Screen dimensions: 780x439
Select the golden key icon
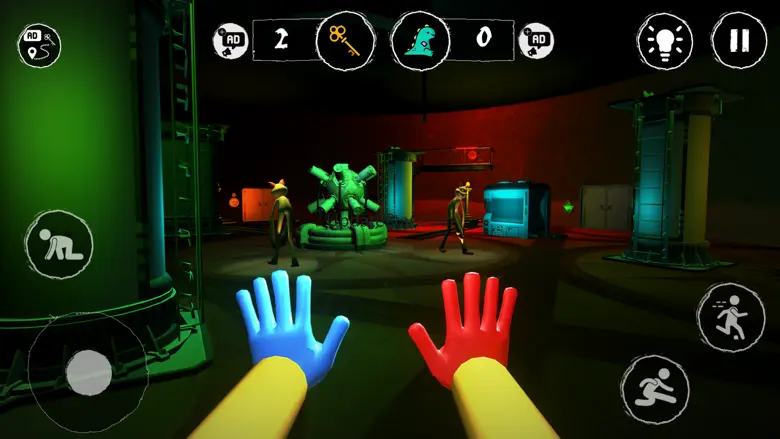coord(344,41)
